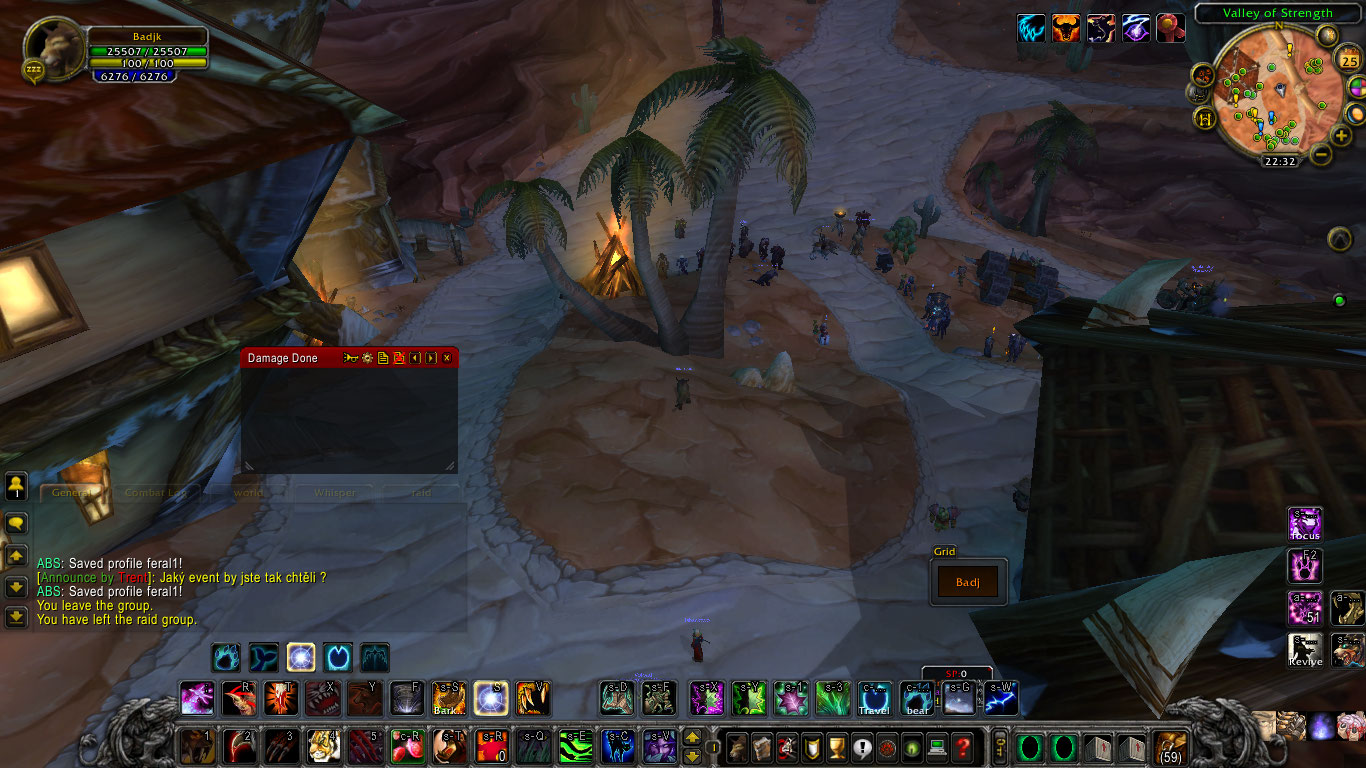Select the Whisper chat tab

(x=334, y=493)
